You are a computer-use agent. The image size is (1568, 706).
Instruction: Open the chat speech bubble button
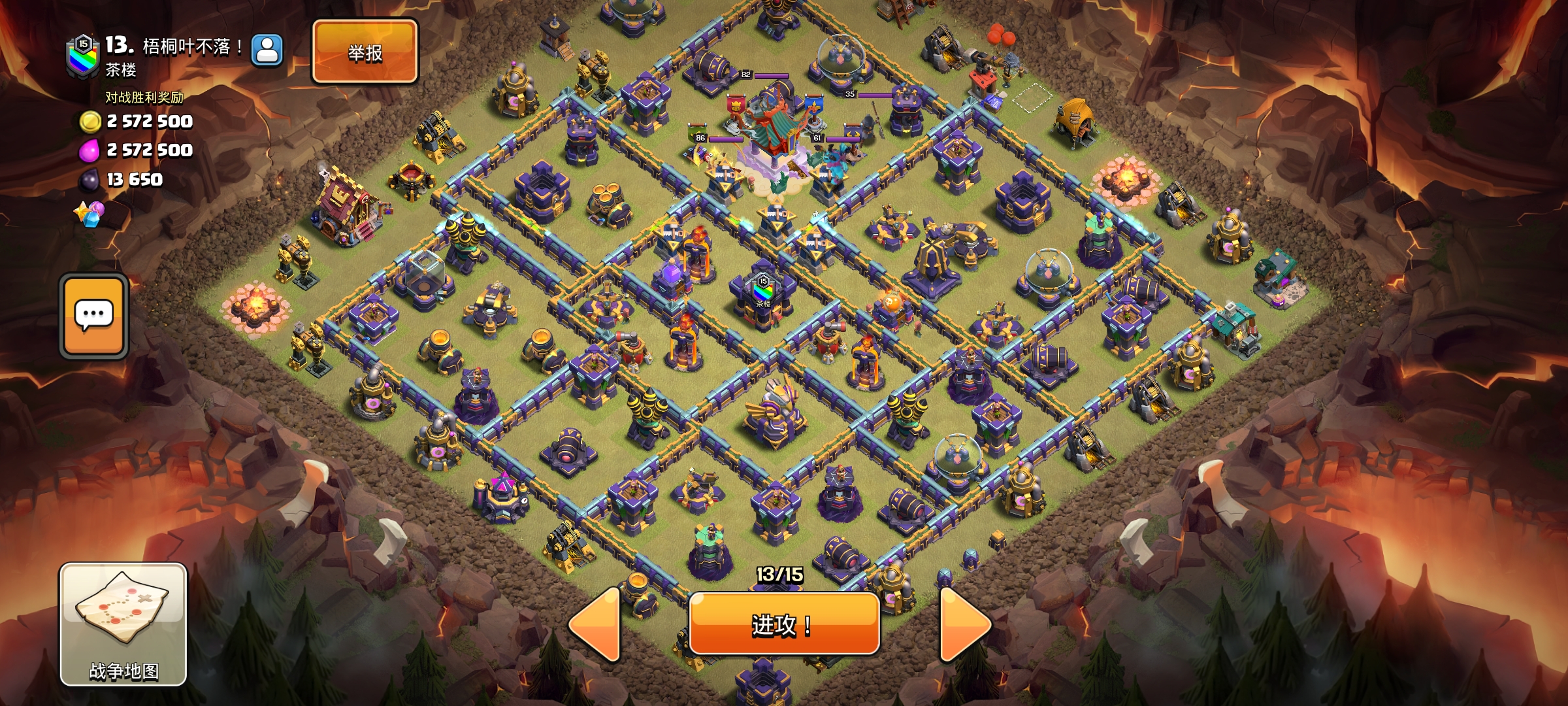(94, 316)
